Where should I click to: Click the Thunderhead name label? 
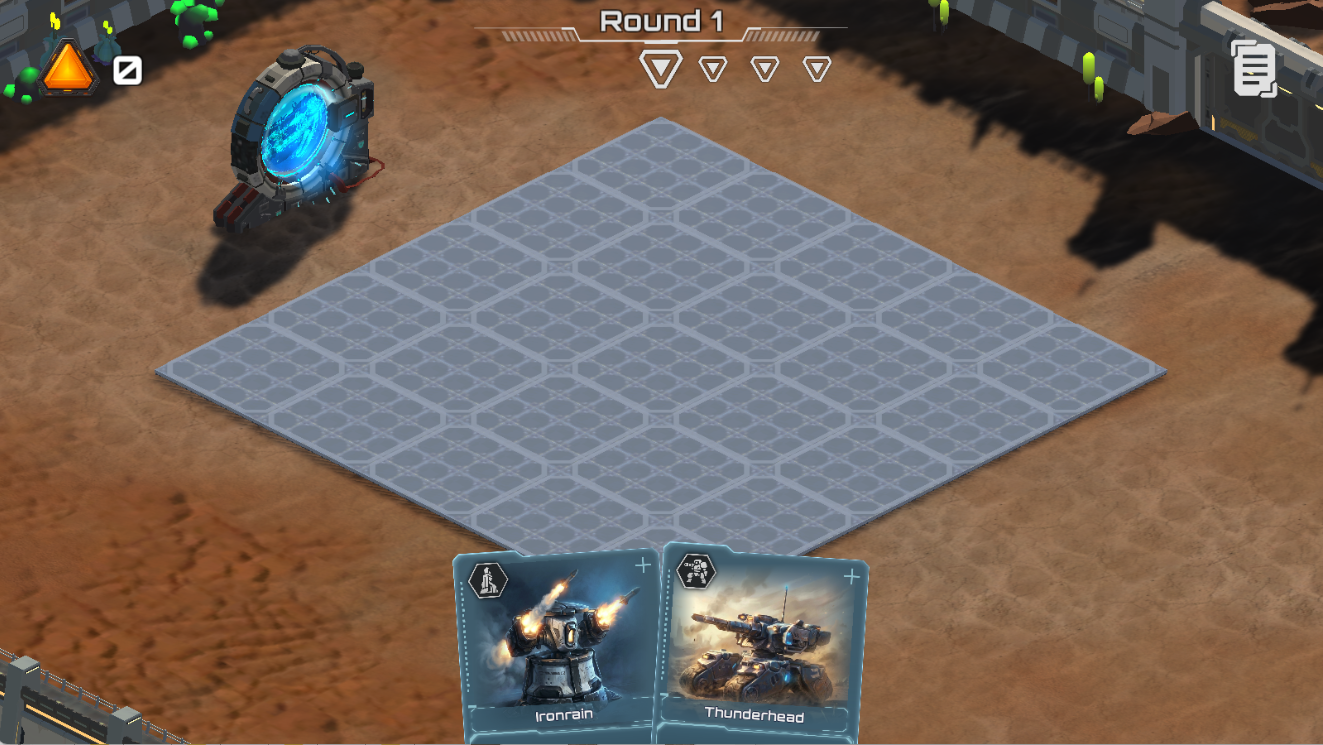click(755, 716)
